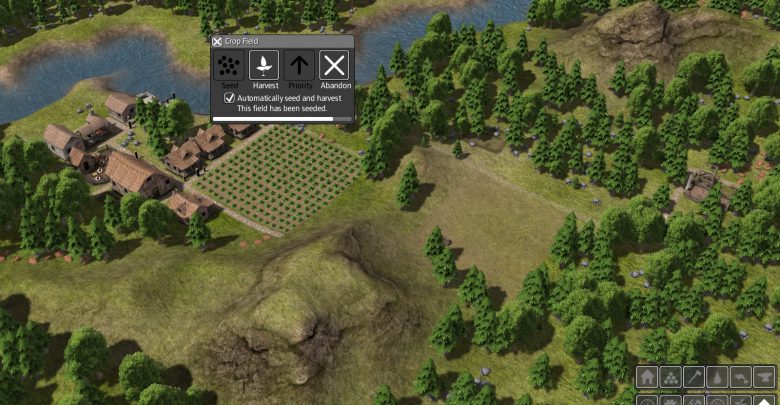Abandon the crop field
780x405 pixels.
coord(334,66)
